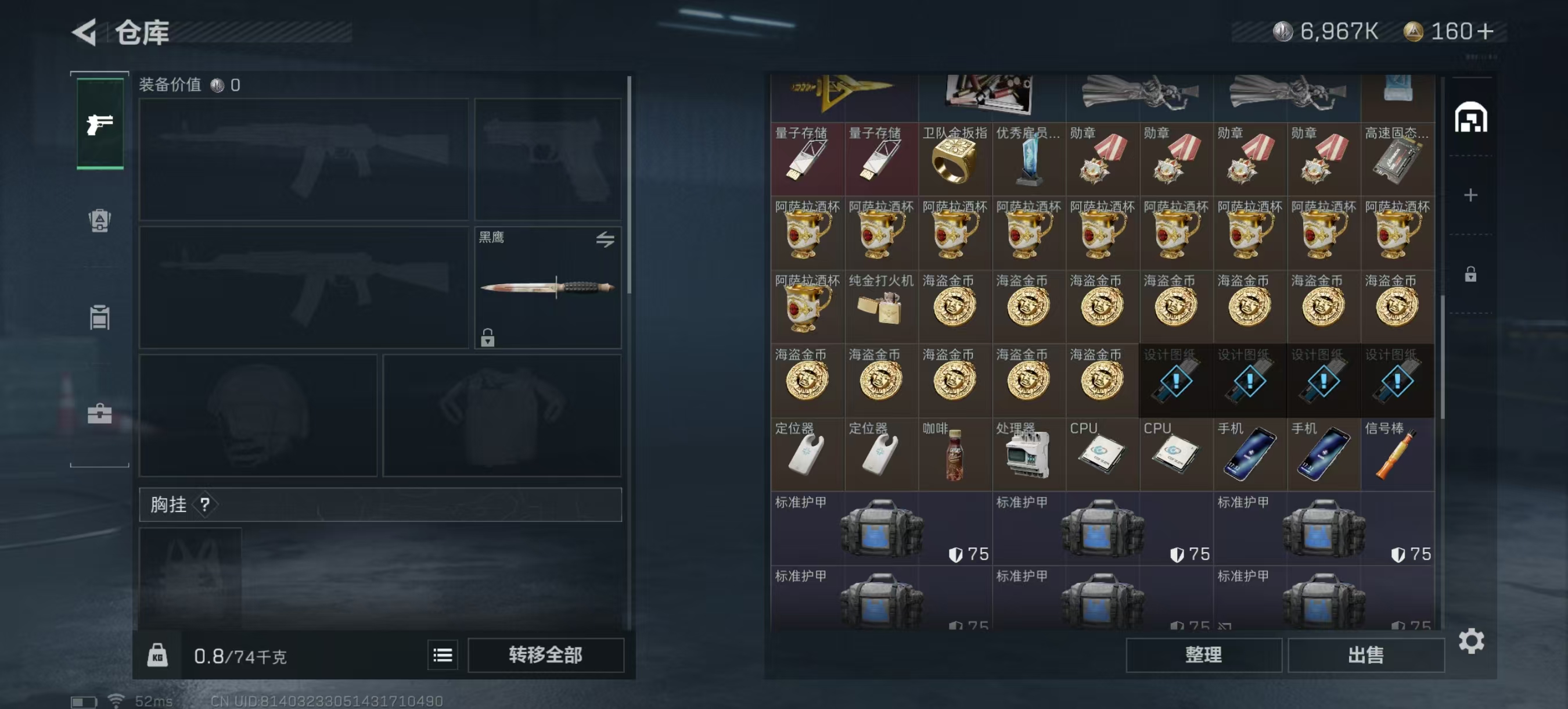The image size is (1568, 709).
Task: Switch to the backpack tab
Action: click(100, 220)
